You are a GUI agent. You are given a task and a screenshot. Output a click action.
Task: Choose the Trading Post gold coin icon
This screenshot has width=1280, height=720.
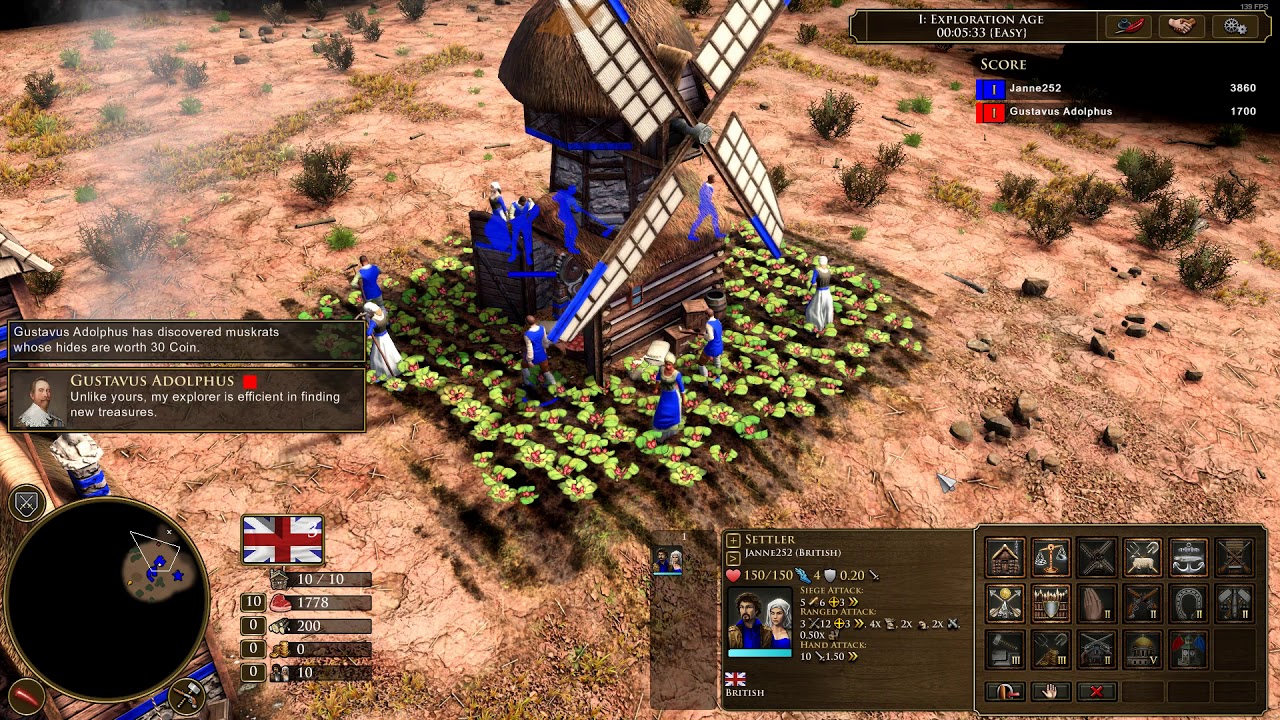point(1004,603)
